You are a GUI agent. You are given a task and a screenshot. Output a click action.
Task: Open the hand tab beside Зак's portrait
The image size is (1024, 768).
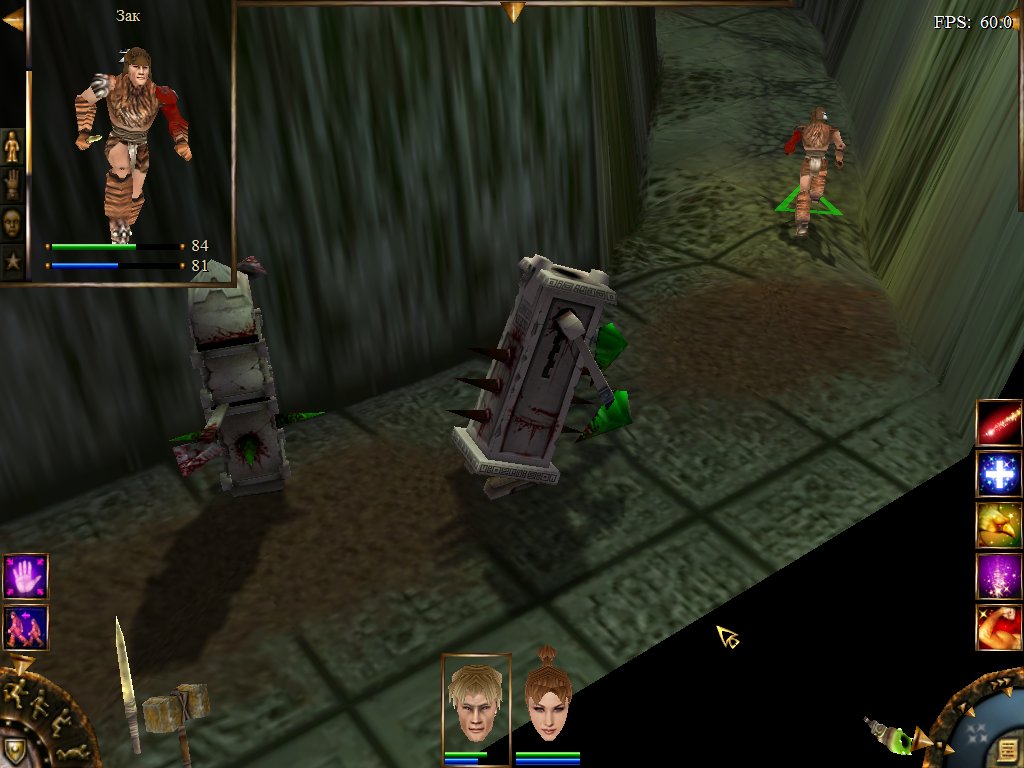tap(12, 184)
